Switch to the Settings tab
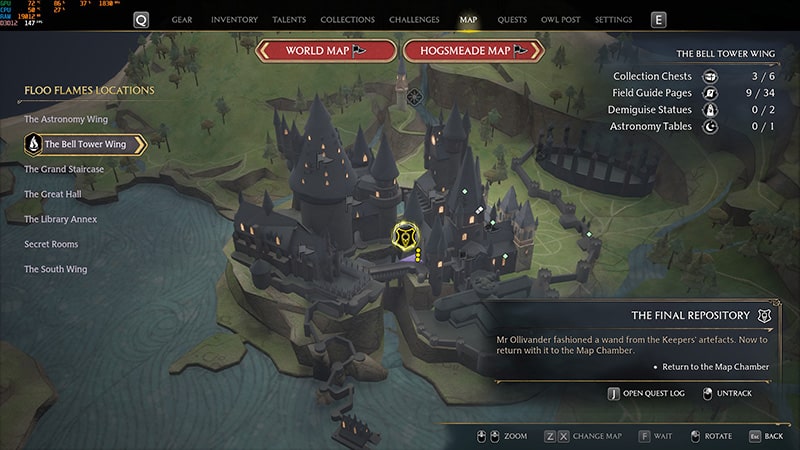This screenshot has width=800, height=450. tap(613, 19)
